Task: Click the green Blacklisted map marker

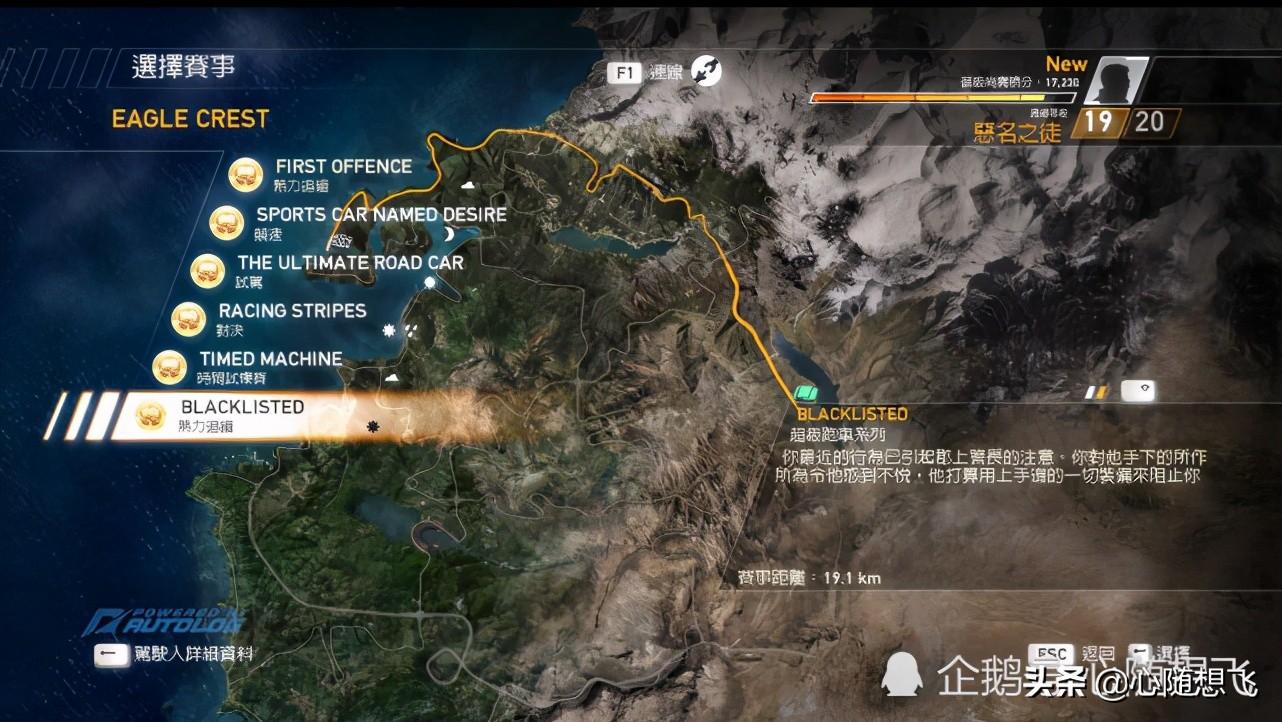Action: click(x=806, y=393)
